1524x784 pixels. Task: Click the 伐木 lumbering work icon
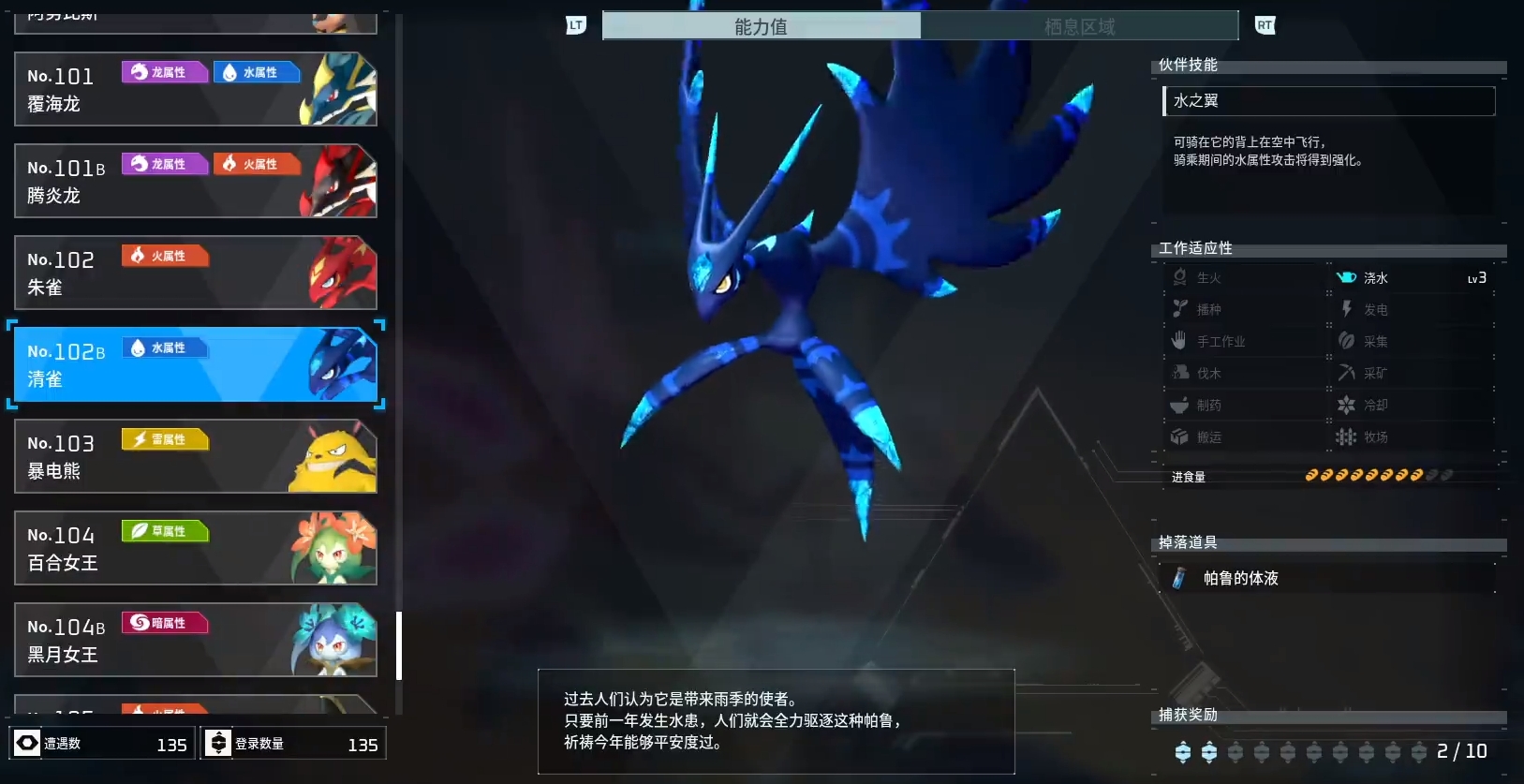click(1180, 372)
